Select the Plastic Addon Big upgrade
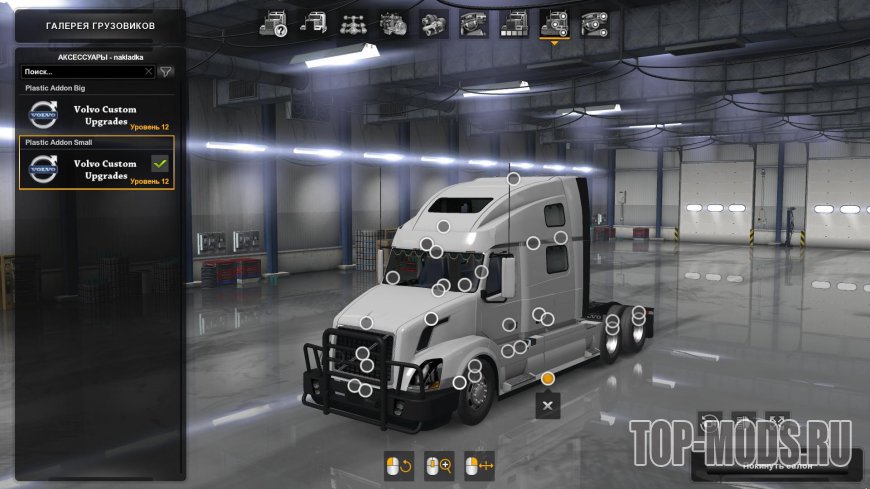Viewport: 870px width, 489px height. (x=97, y=115)
